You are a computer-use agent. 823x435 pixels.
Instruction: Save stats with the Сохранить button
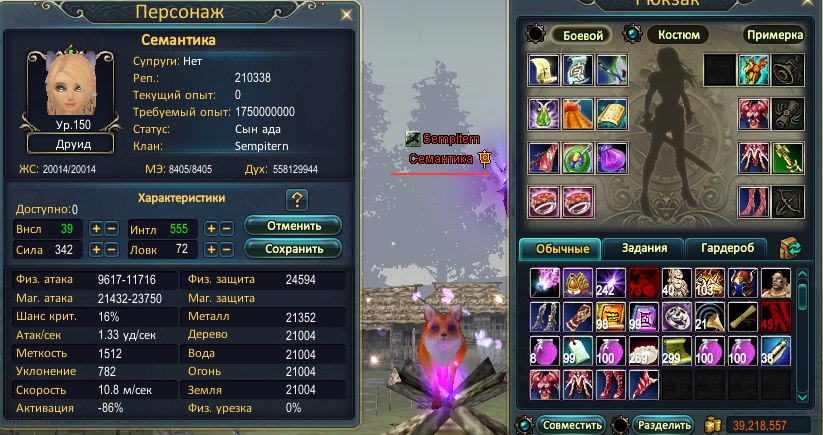tap(292, 247)
